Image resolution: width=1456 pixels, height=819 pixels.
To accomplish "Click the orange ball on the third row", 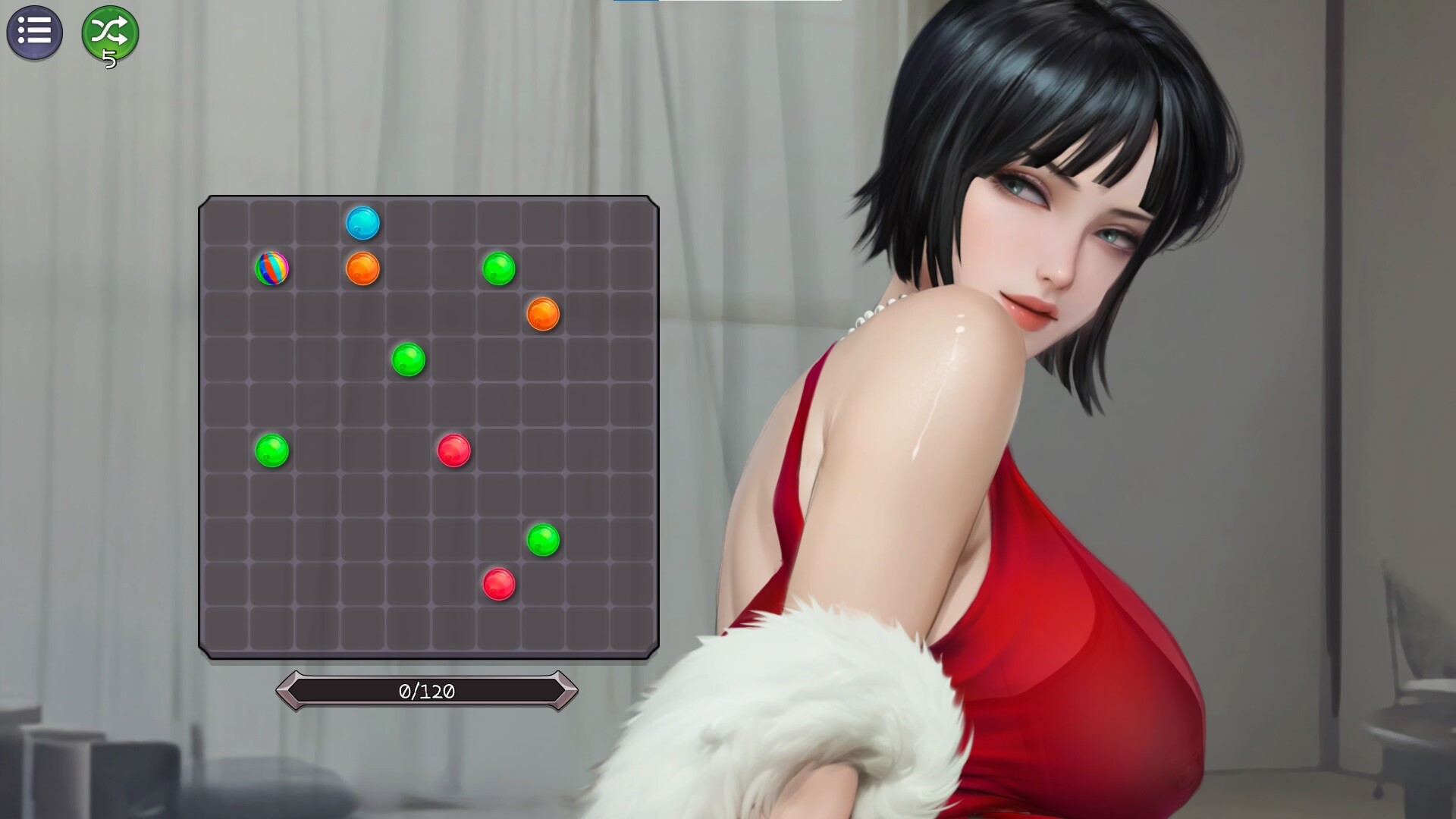I will coord(543,313).
